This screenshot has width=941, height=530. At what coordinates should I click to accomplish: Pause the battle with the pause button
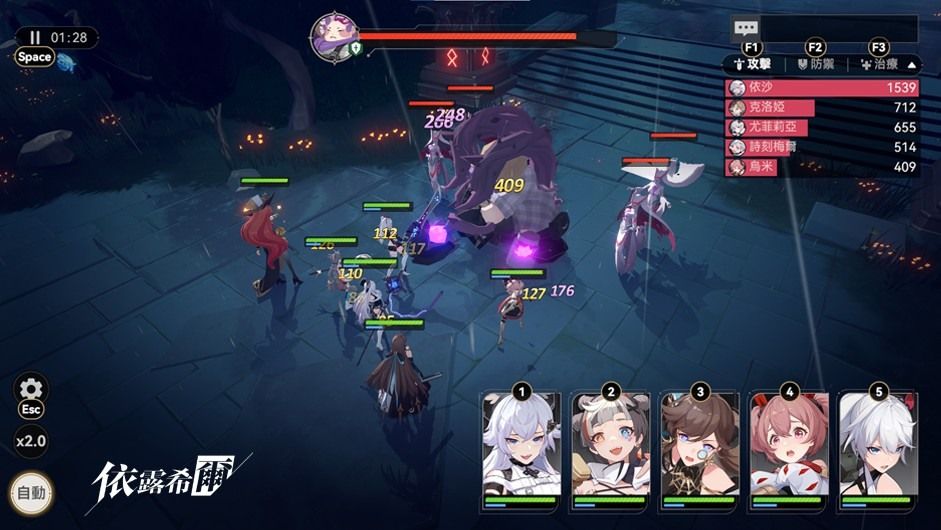[x=35, y=37]
